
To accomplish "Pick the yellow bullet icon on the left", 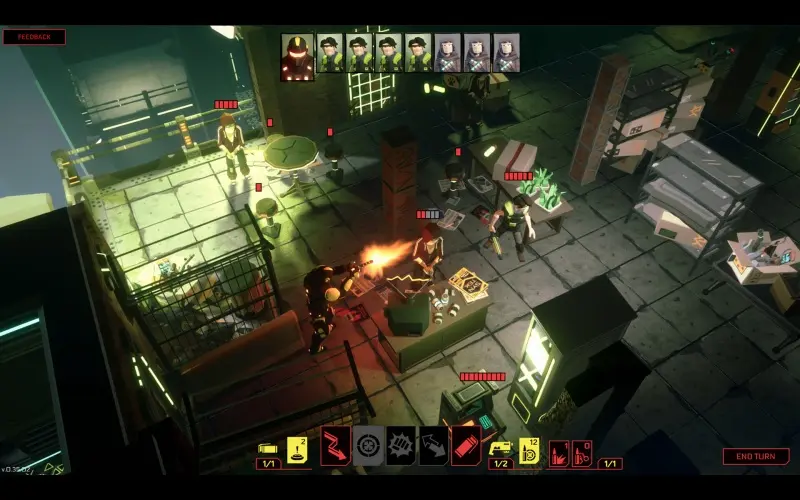I will click(x=268, y=448).
